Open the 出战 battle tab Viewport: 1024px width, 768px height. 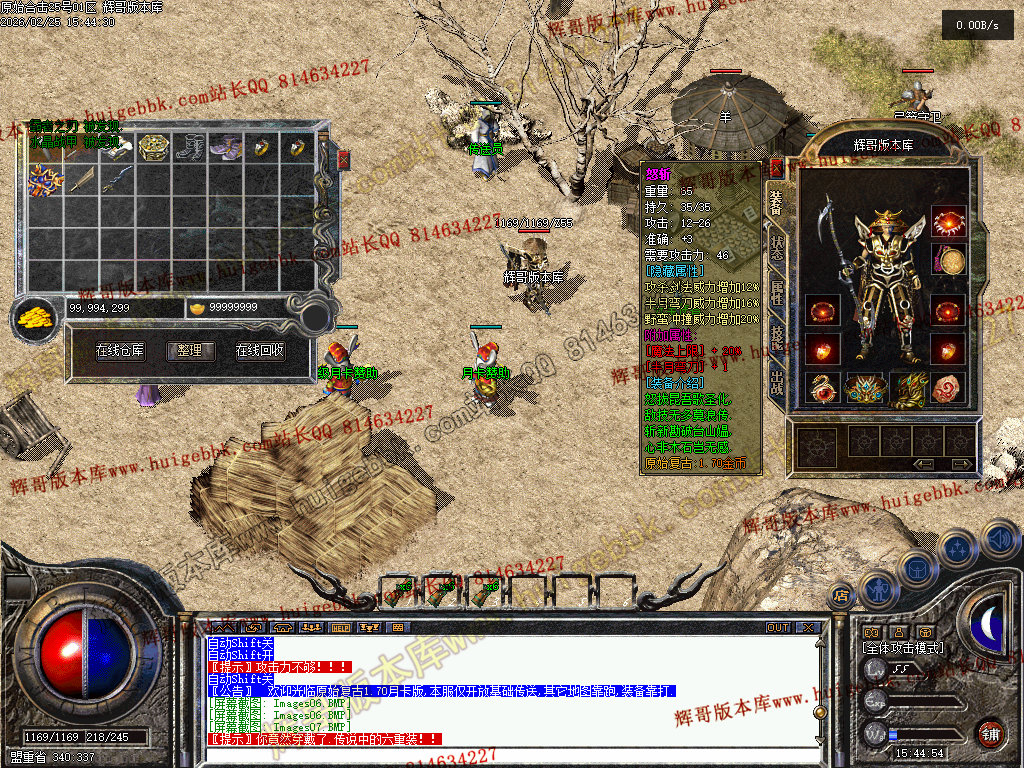click(x=777, y=382)
